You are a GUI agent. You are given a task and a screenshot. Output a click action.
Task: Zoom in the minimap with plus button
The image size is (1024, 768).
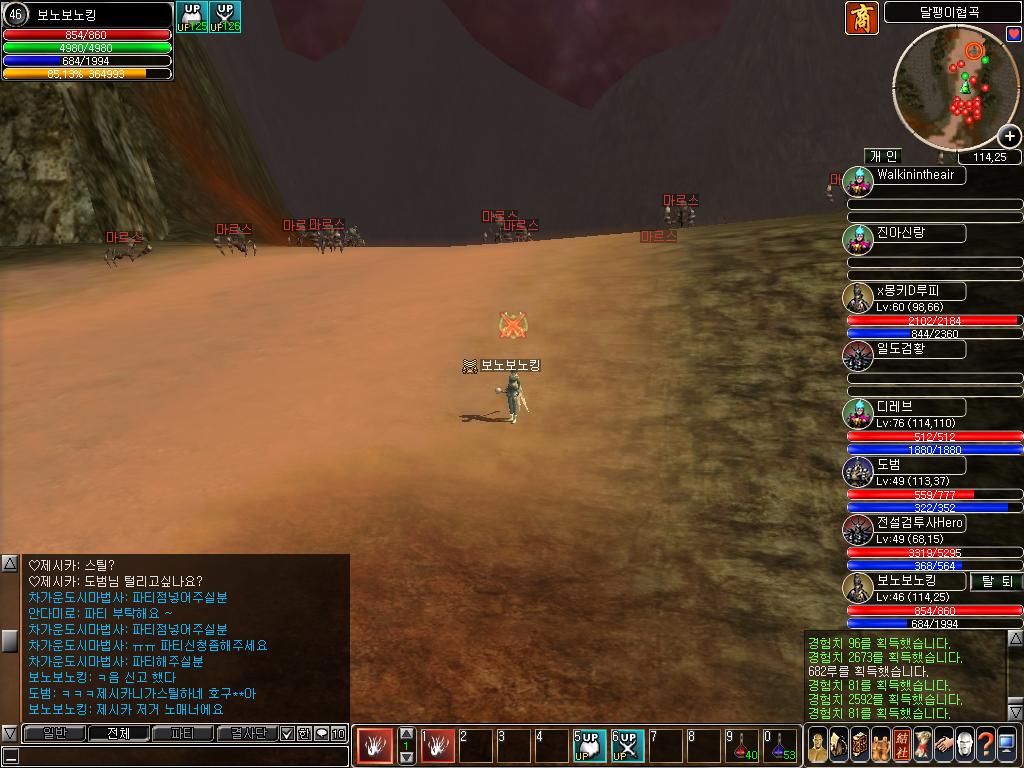(x=1009, y=136)
